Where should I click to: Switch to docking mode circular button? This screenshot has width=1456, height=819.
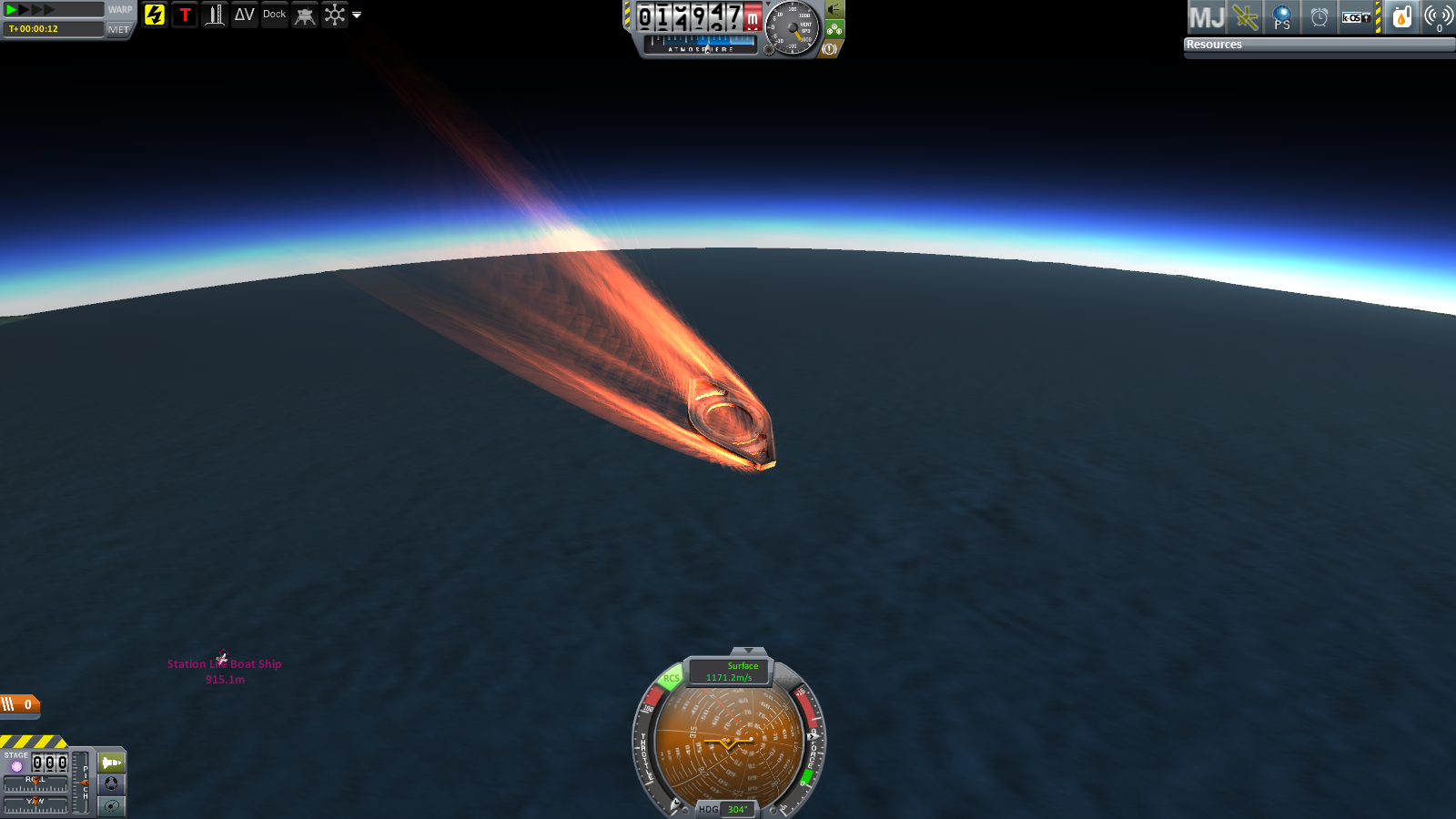click(111, 784)
